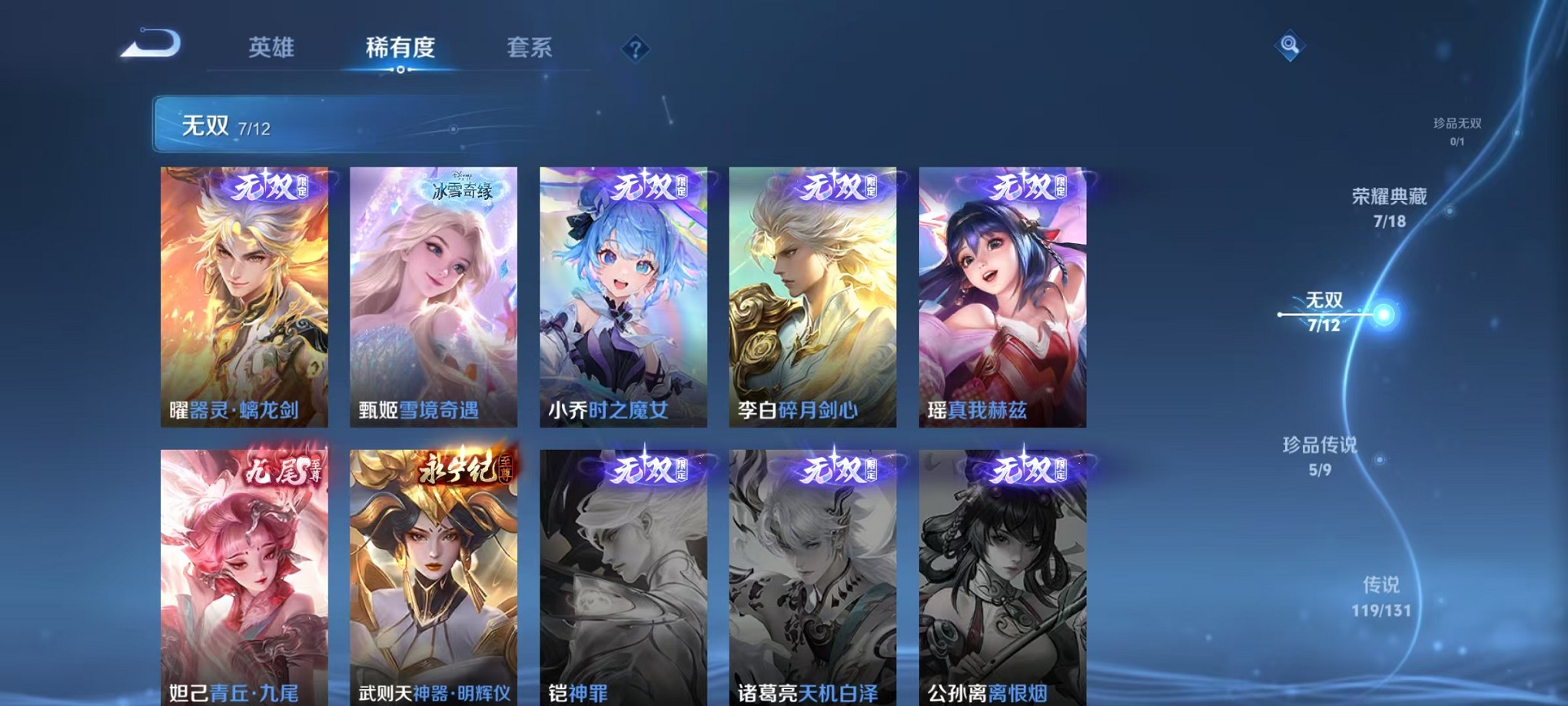Switch to the 套系 tab
This screenshot has height=706, width=1568.
pyautogui.click(x=538, y=48)
